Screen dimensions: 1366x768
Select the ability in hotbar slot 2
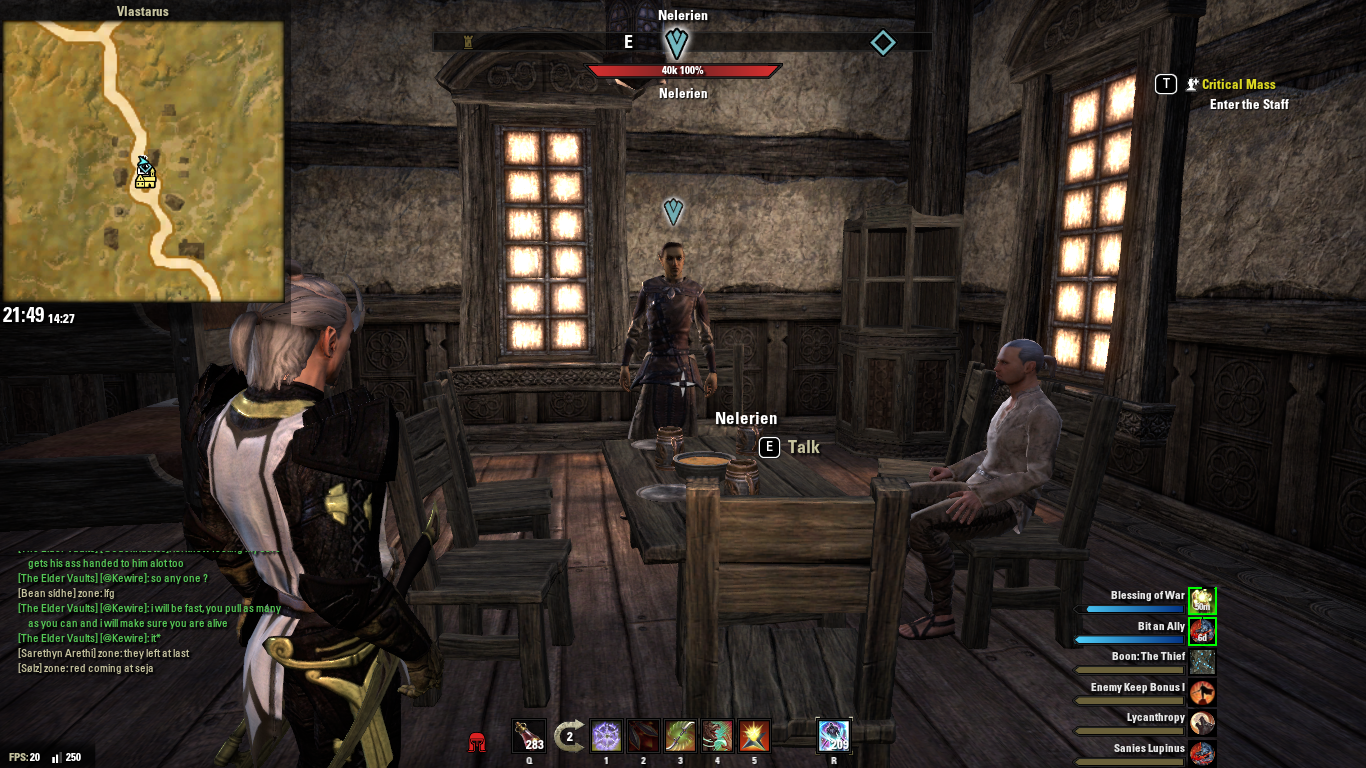[641, 736]
